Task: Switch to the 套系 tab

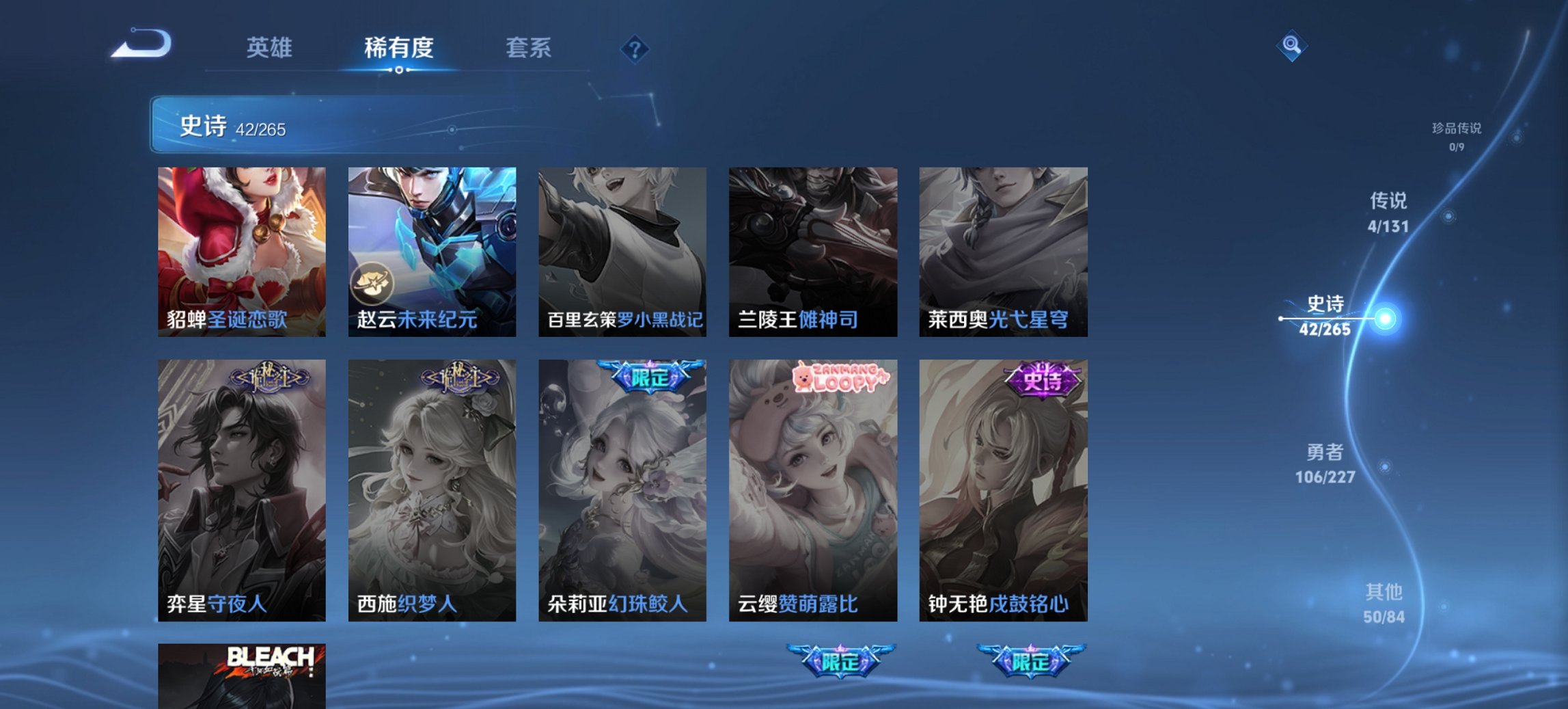Action: tap(529, 48)
